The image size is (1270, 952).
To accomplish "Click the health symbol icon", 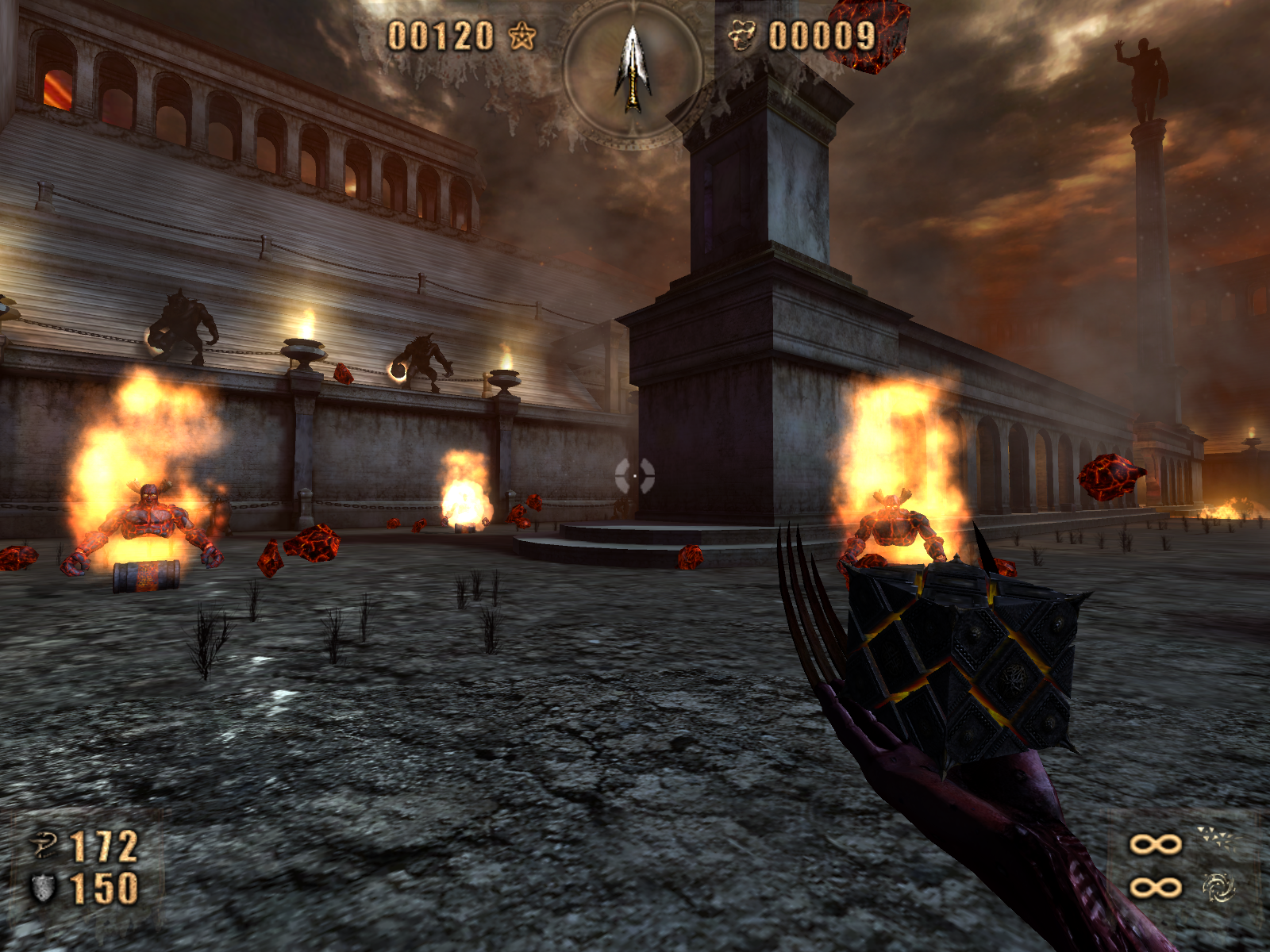I will pos(44,846).
